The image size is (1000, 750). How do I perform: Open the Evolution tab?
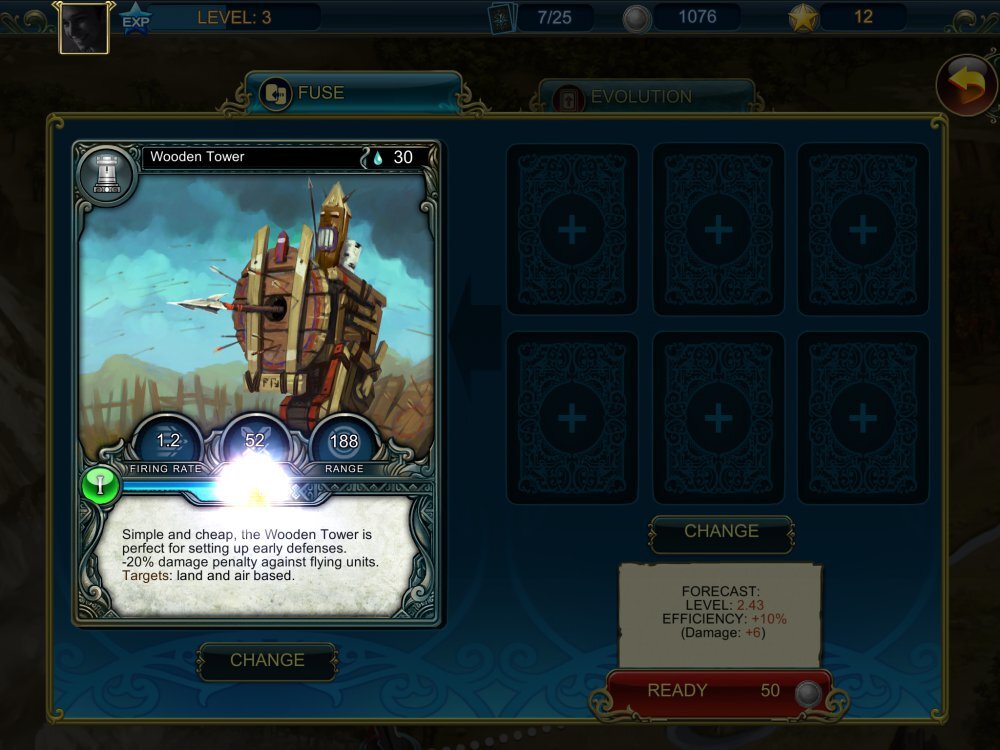pos(645,98)
